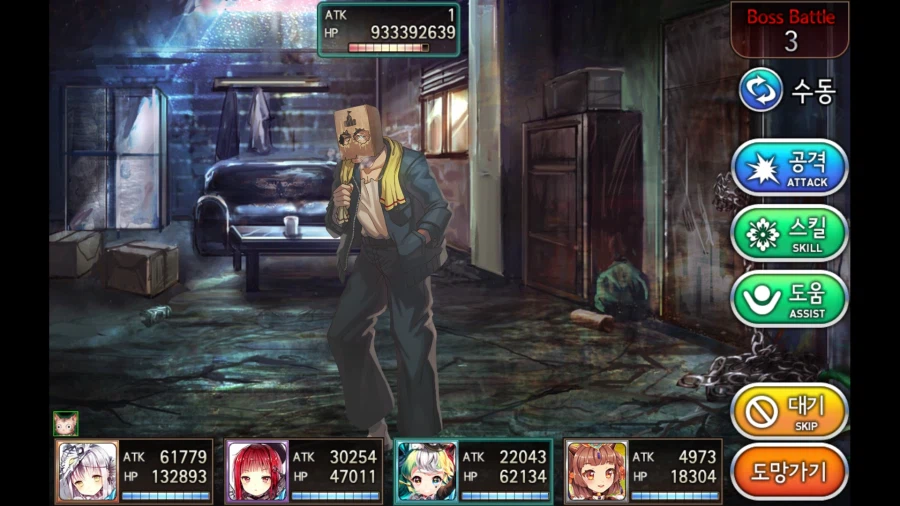The image size is (900, 506).
Task: Skip the turn with 대기 SKIP
Action: [789, 410]
